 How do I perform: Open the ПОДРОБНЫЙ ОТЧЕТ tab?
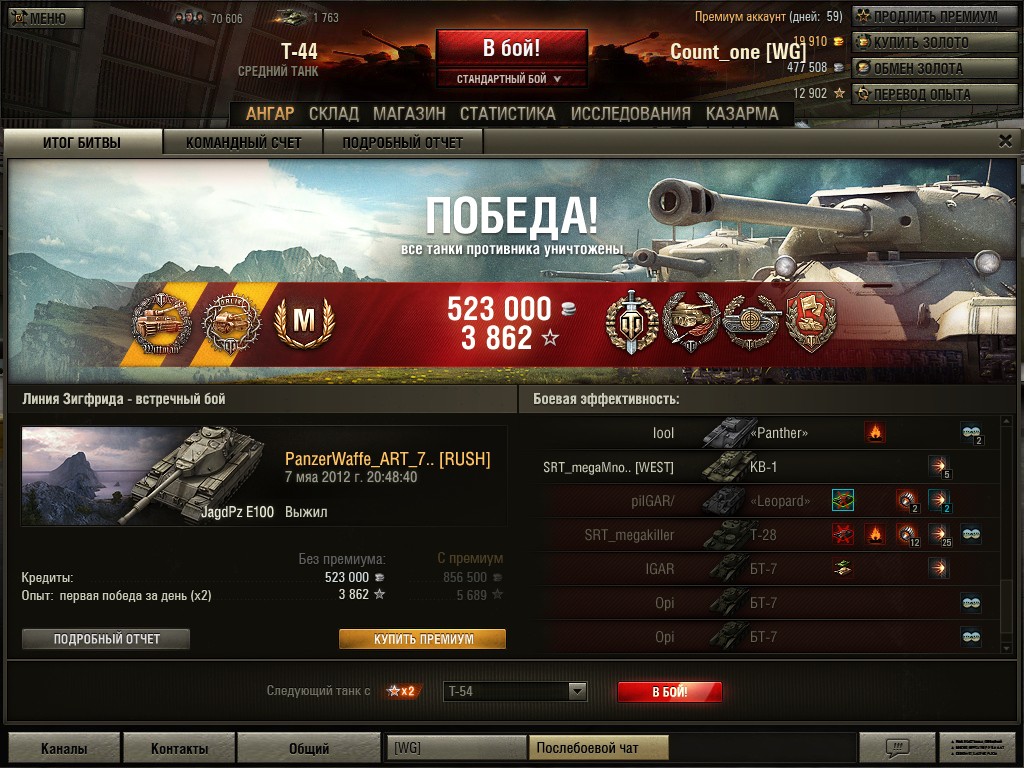tap(403, 143)
